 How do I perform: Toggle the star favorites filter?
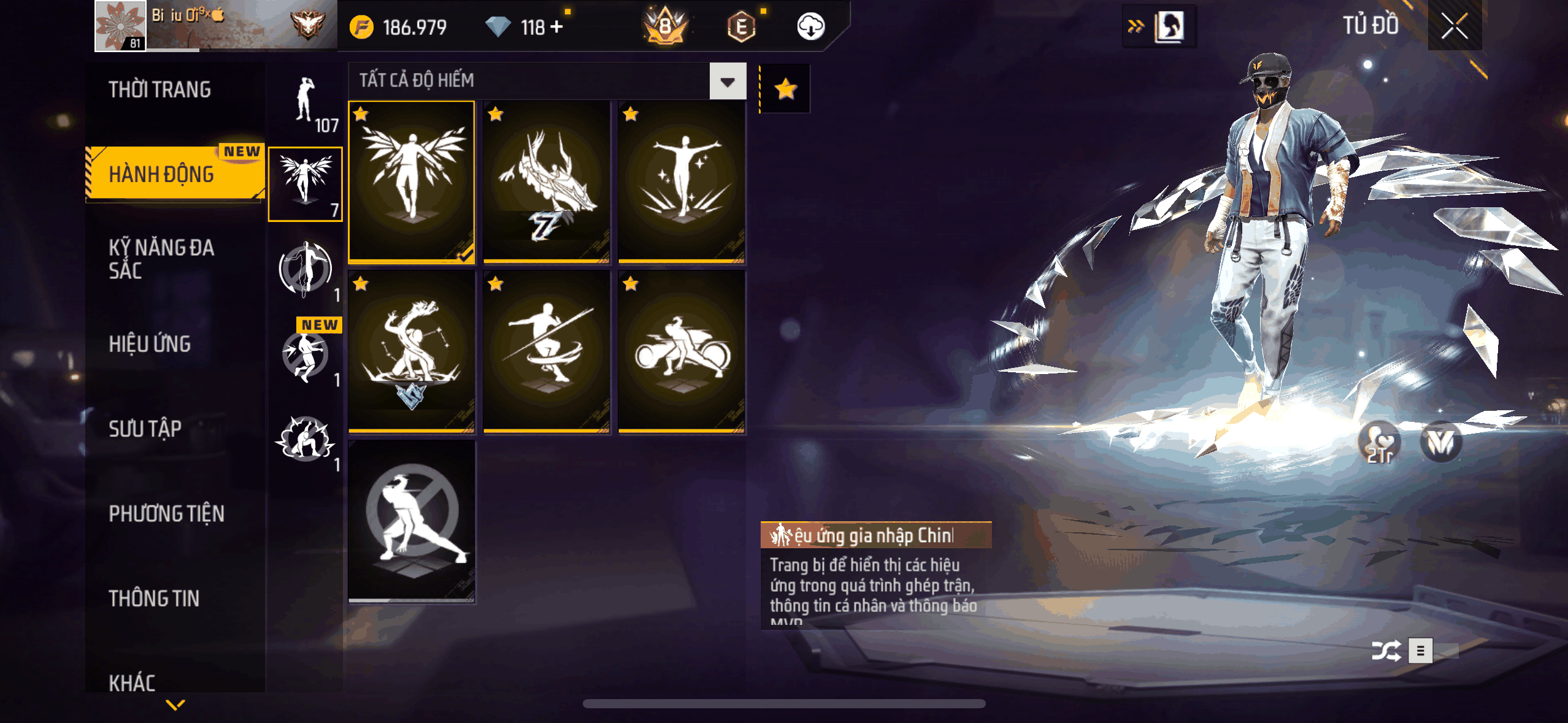pos(785,90)
